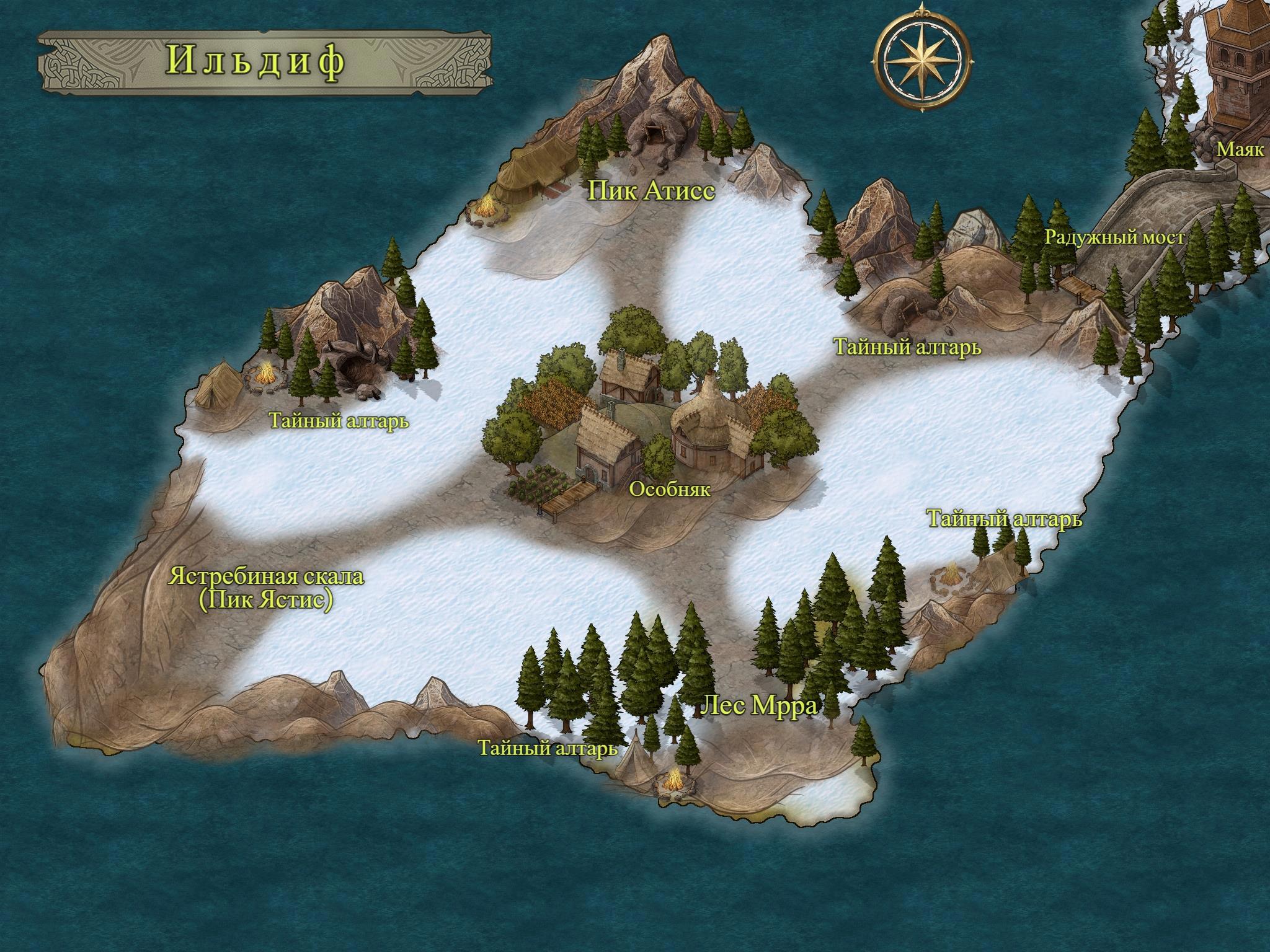Select the Пик Атисс map location
1270x952 pixels.
[x=651, y=192]
